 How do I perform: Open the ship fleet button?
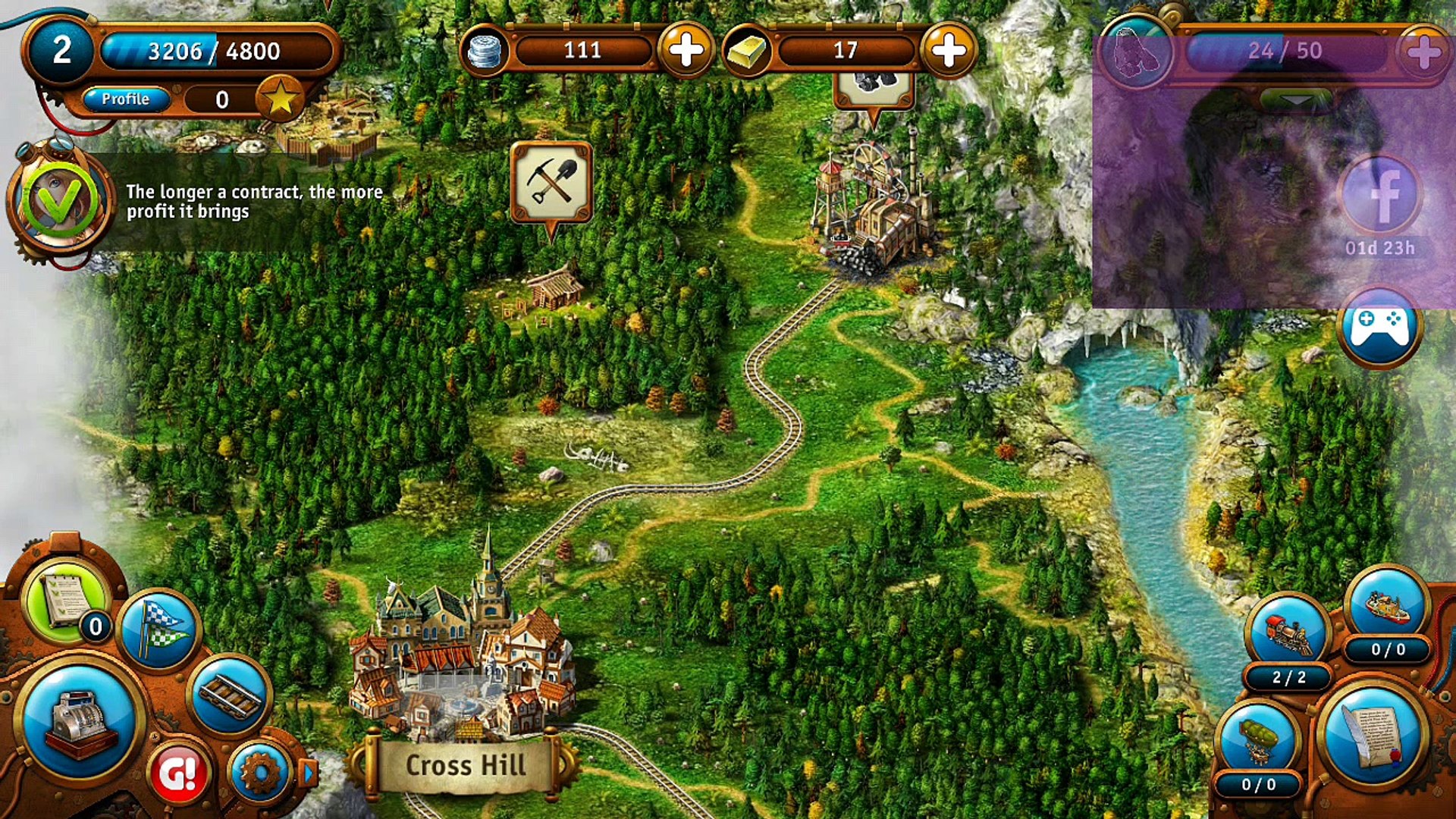click(1387, 604)
